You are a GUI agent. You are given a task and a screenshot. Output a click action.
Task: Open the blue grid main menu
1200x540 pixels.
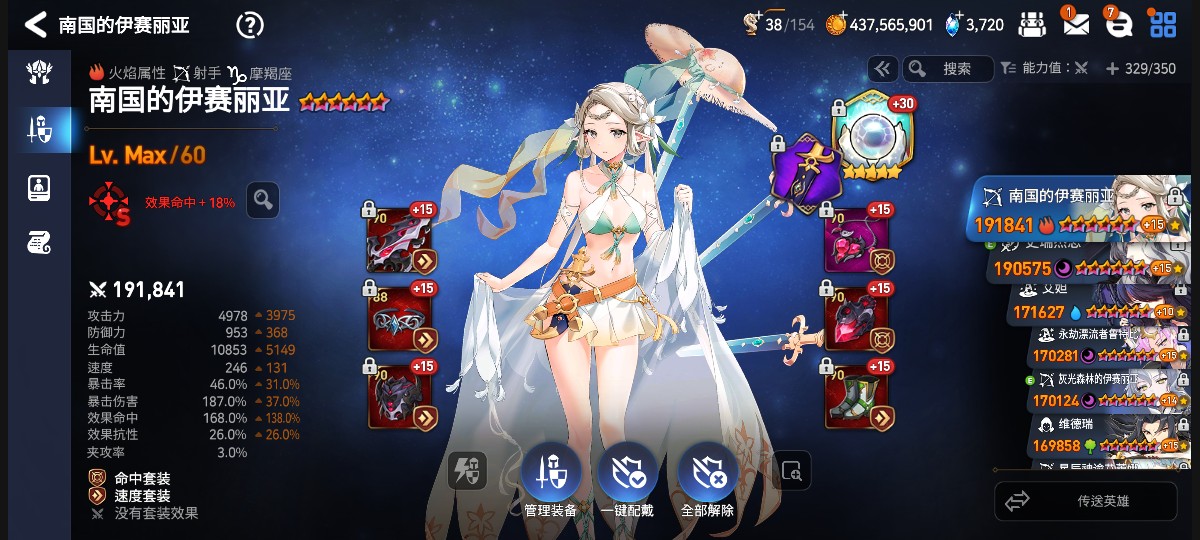[x=1163, y=25]
